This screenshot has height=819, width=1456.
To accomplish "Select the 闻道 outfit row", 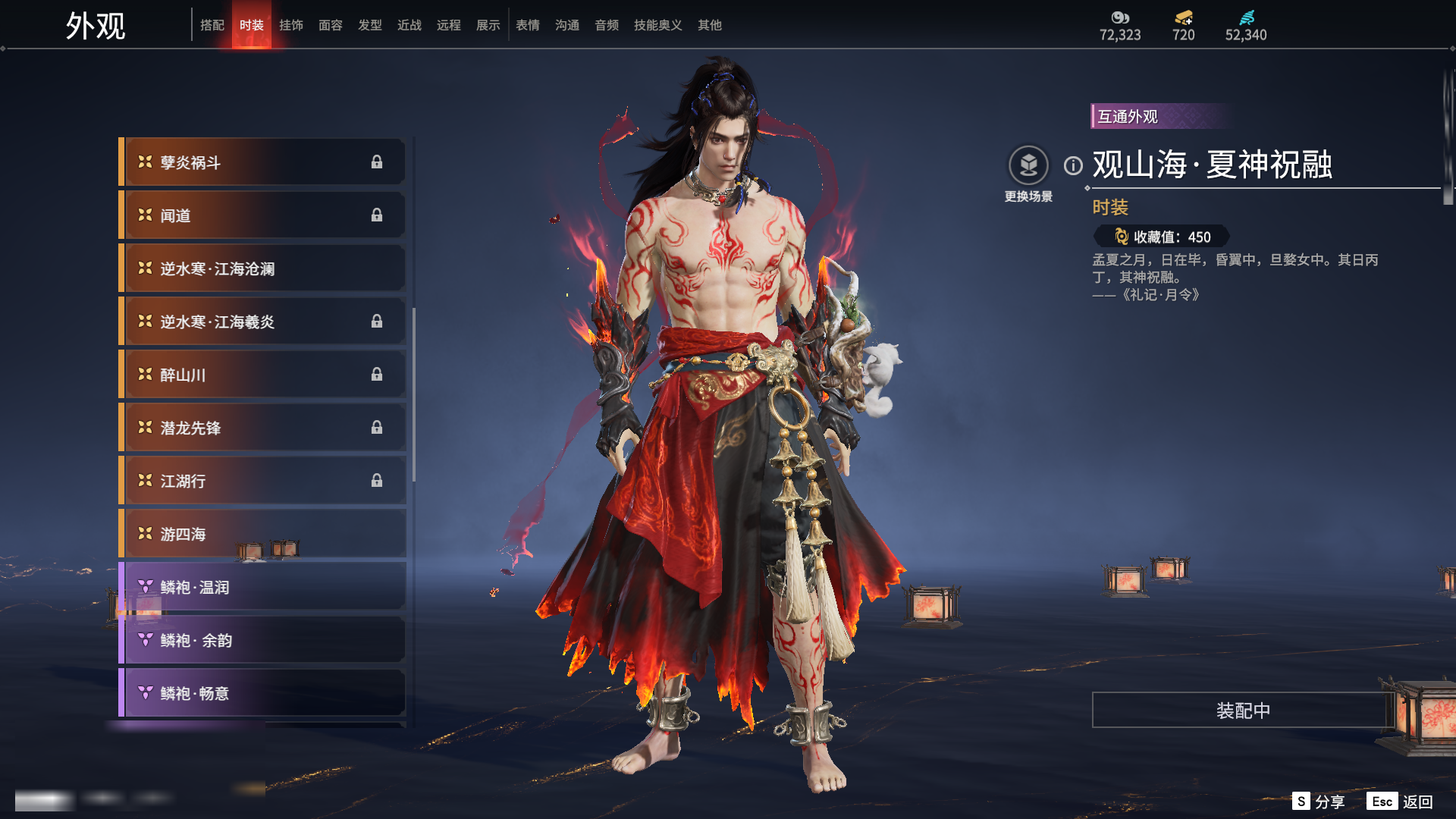I will 262,215.
